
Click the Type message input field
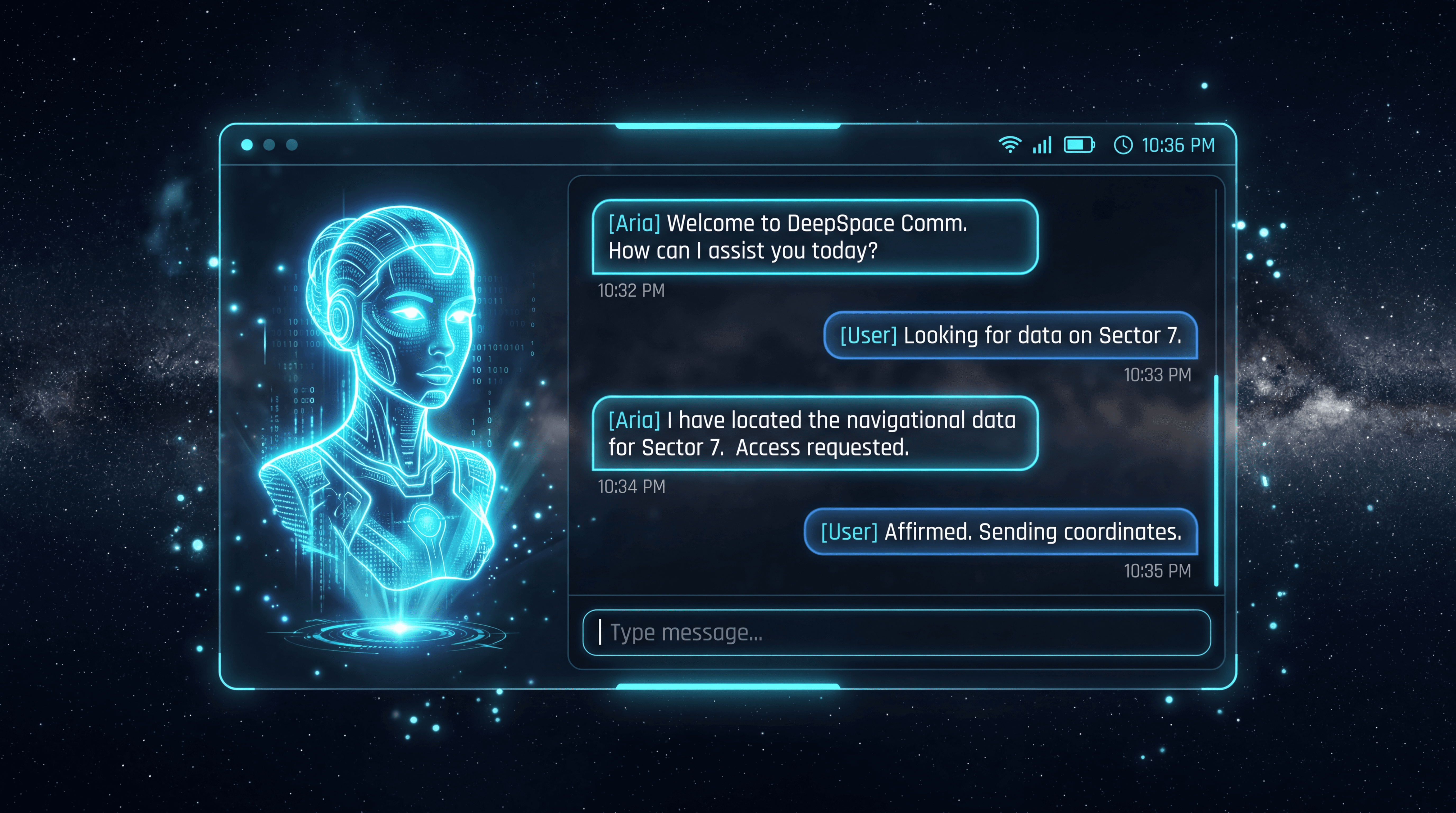pos(897,633)
